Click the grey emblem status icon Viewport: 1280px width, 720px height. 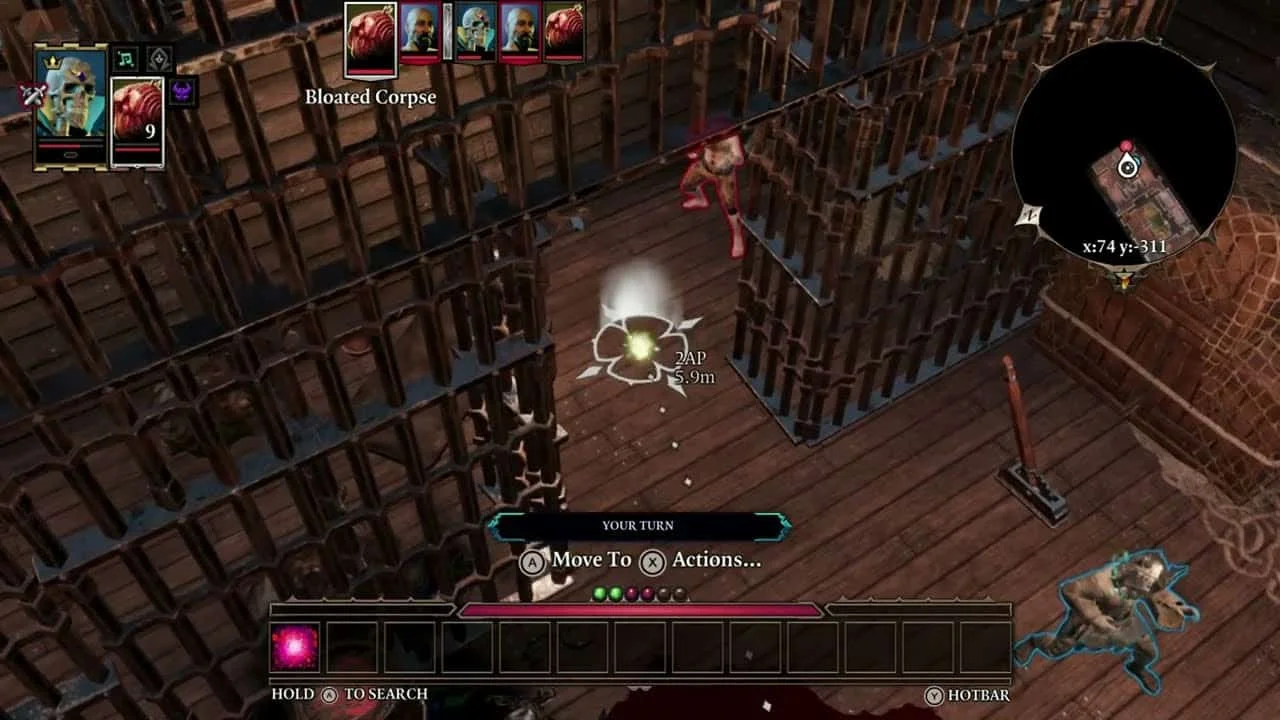point(159,59)
